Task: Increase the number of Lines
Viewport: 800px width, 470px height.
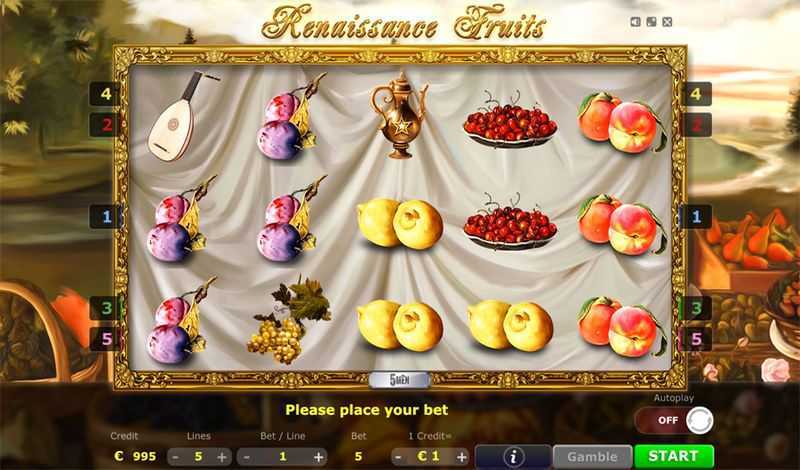Action: point(222,456)
